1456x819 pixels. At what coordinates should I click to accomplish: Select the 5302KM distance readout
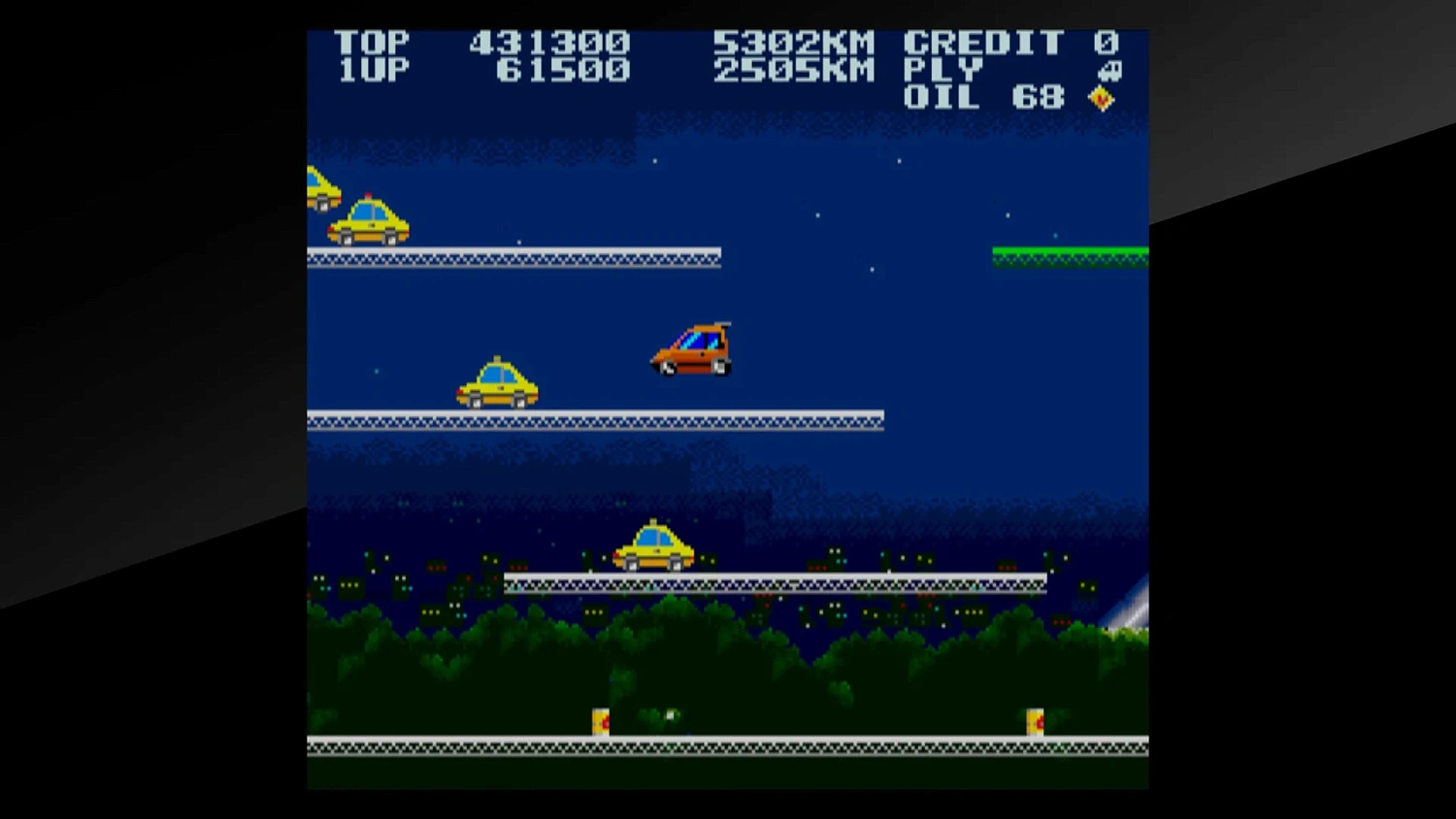[x=794, y=42]
